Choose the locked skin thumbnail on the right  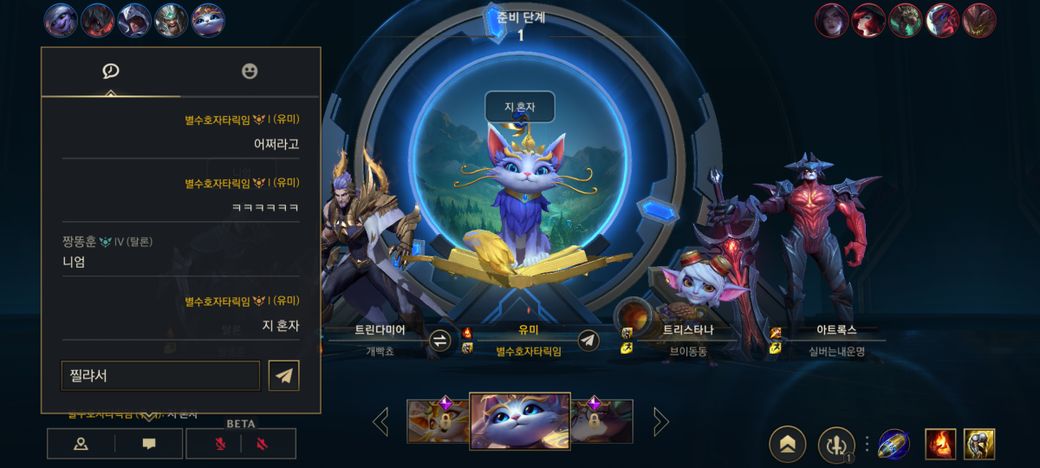603,421
